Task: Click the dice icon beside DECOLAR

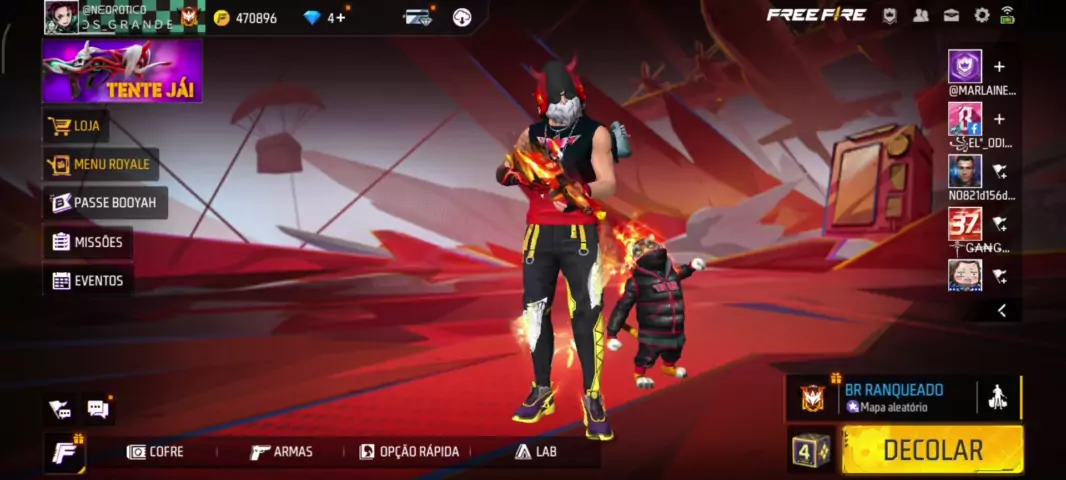Action: pyautogui.click(x=811, y=450)
